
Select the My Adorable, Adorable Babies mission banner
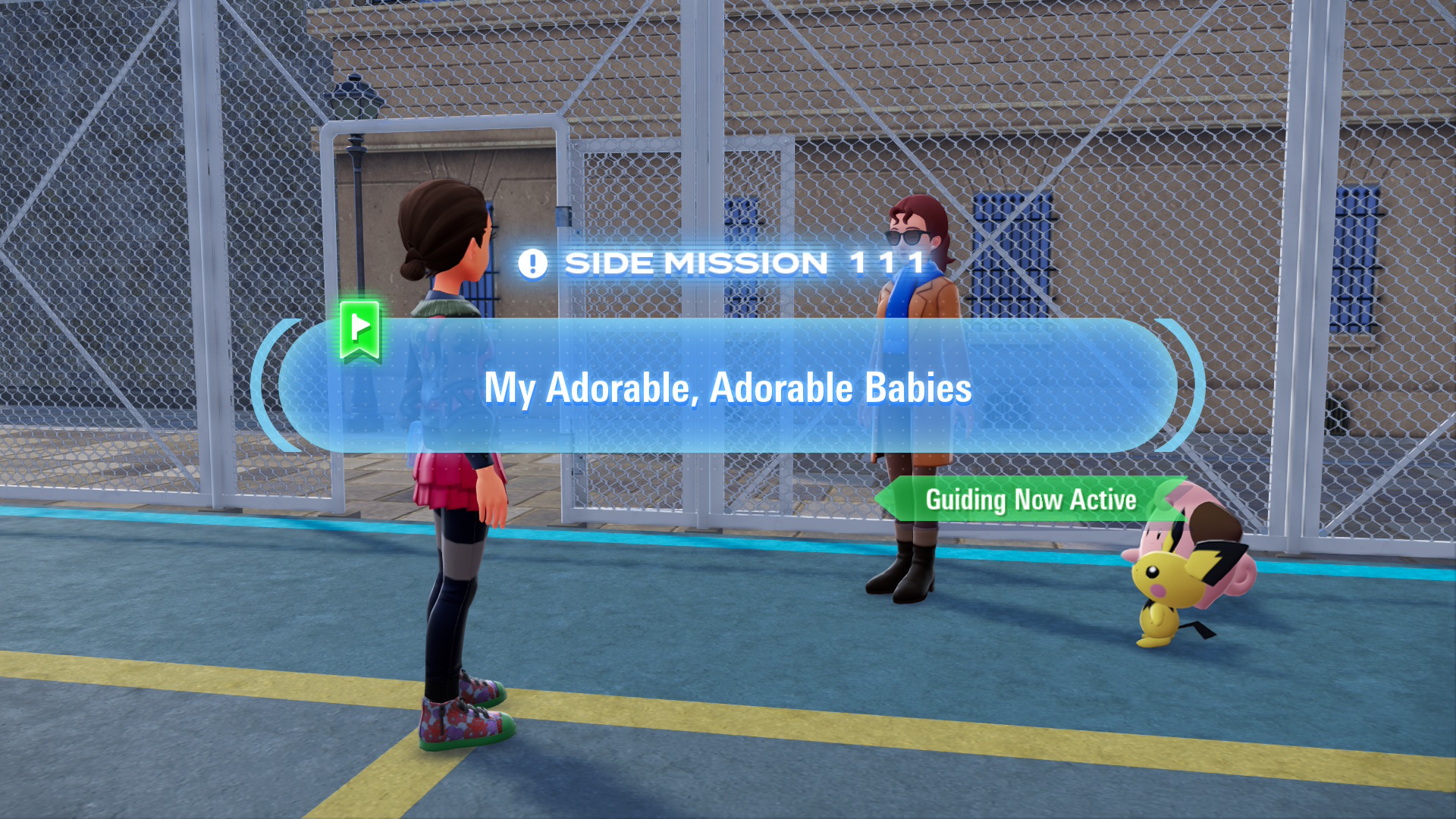click(727, 387)
